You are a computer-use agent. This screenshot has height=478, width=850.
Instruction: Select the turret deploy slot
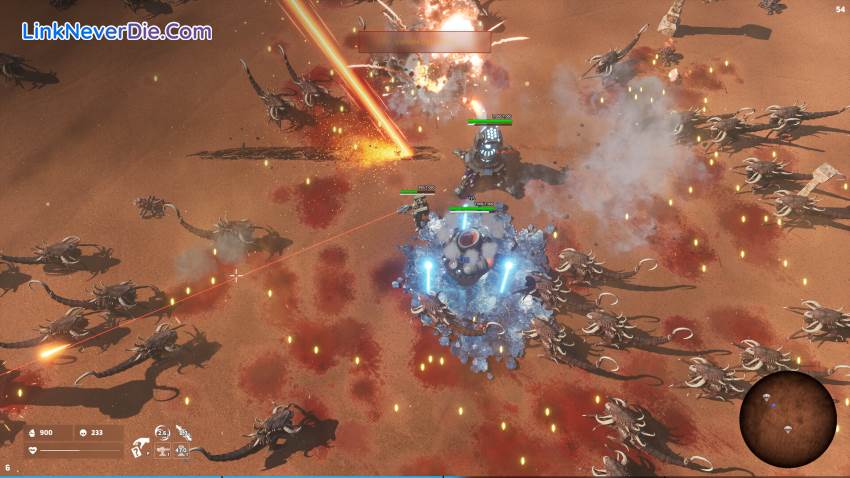tap(161, 451)
